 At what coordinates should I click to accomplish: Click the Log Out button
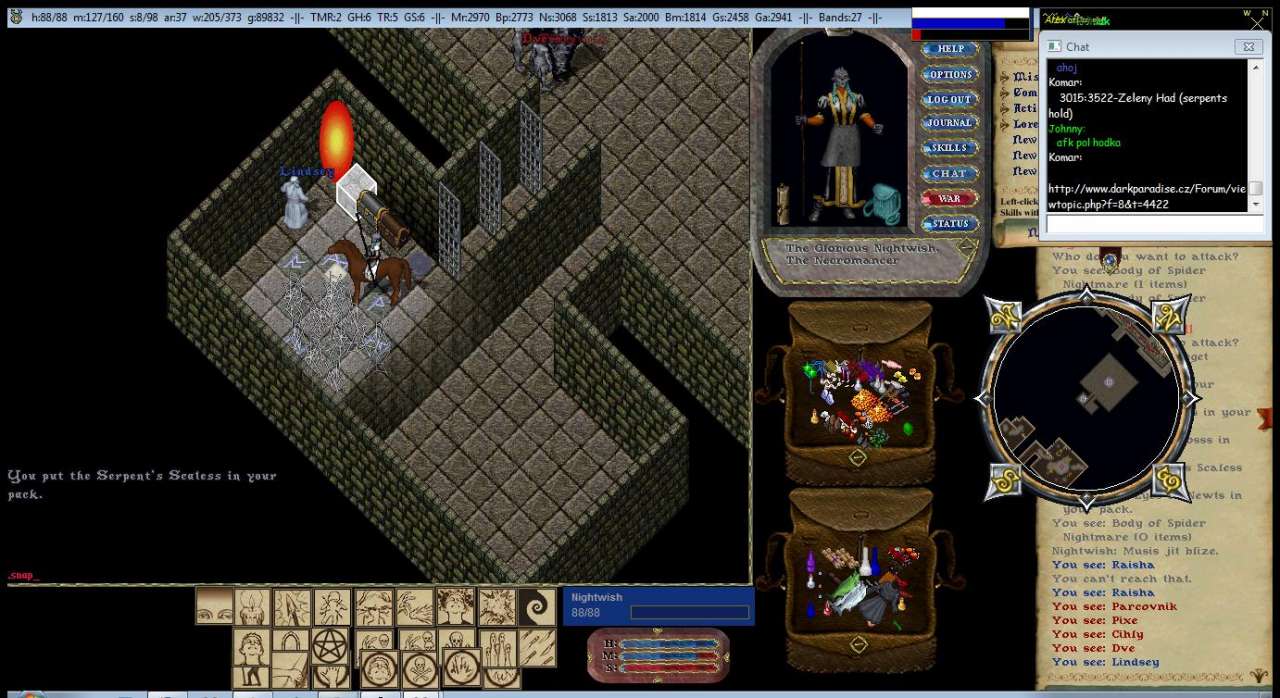click(x=949, y=99)
